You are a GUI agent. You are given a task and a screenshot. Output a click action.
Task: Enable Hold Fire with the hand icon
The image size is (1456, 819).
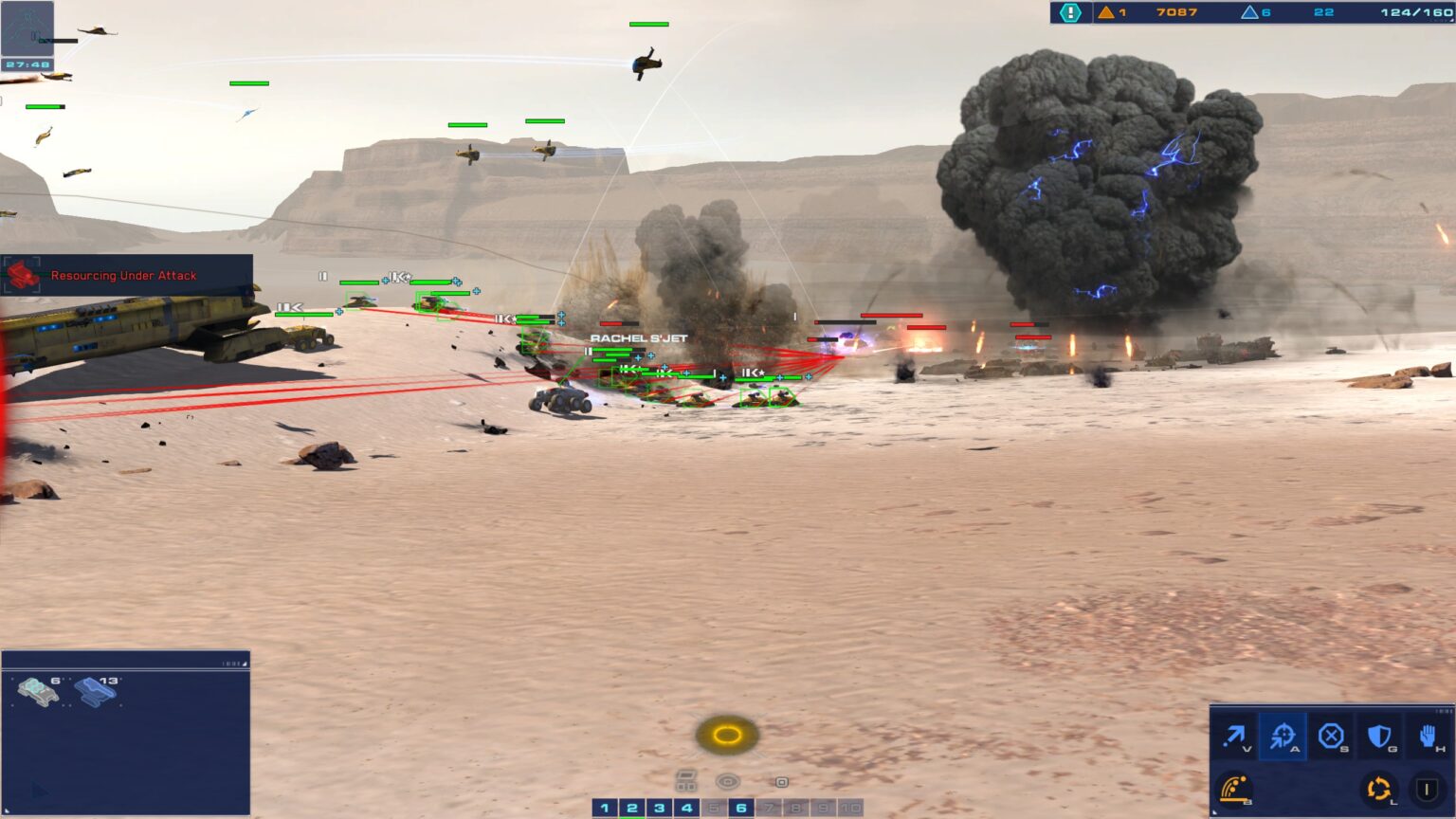(x=1427, y=735)
